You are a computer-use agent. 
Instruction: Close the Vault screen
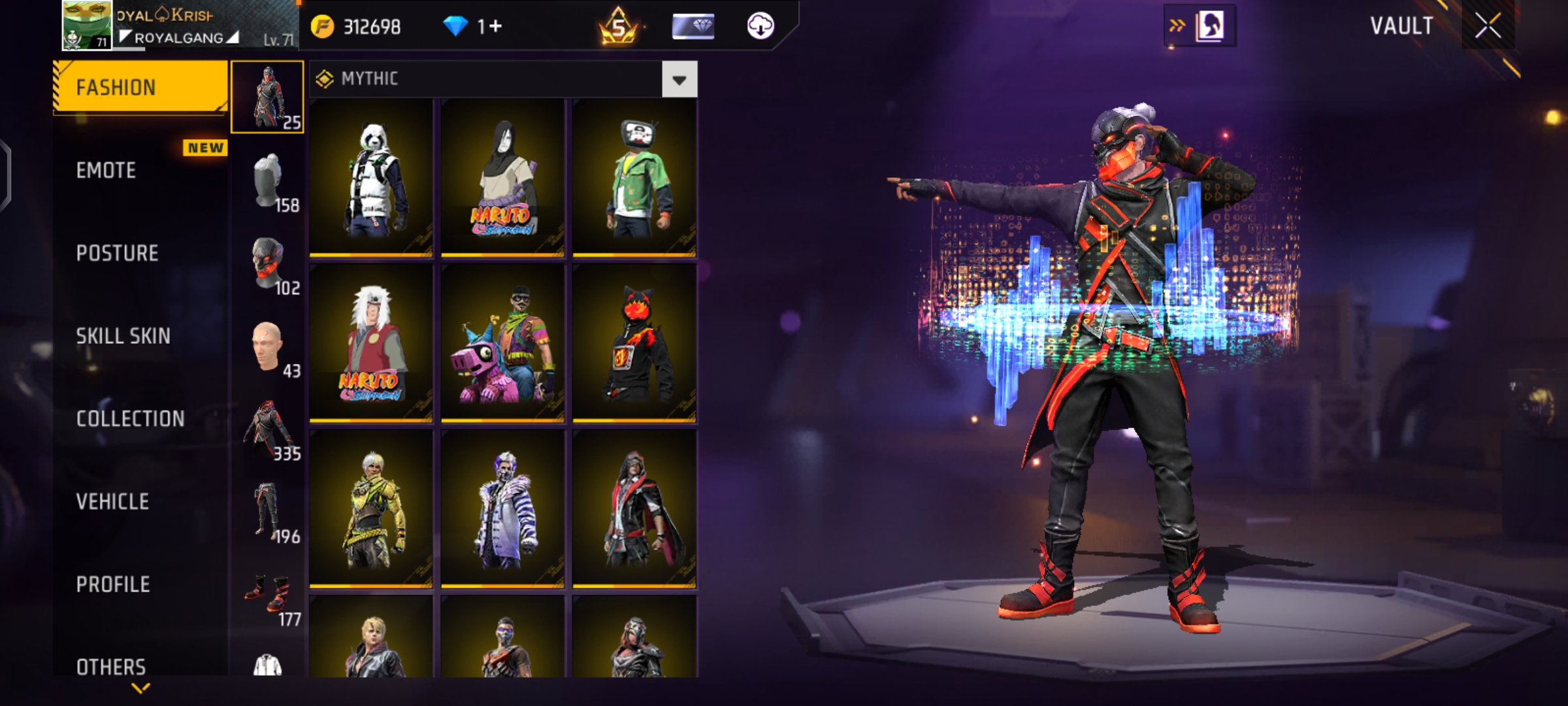[1488, 26]
